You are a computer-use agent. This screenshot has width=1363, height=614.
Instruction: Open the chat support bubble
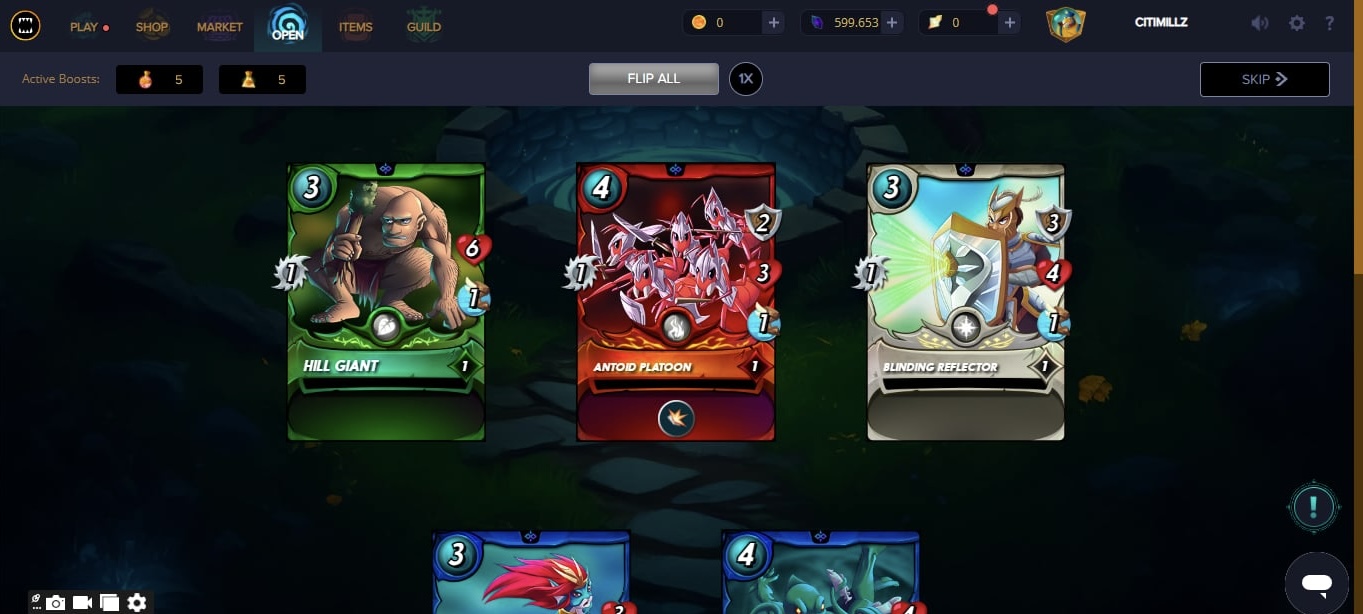(1316, 583)
